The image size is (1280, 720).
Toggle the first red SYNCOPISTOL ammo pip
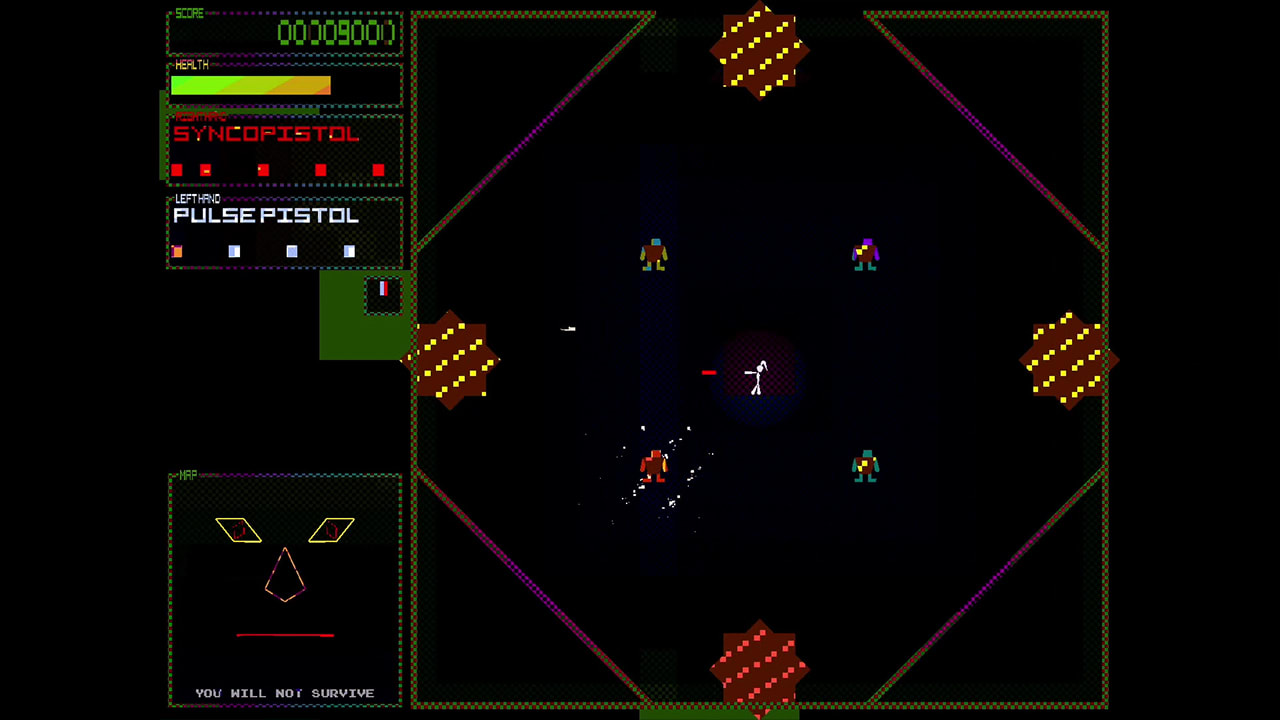point(176,170)
